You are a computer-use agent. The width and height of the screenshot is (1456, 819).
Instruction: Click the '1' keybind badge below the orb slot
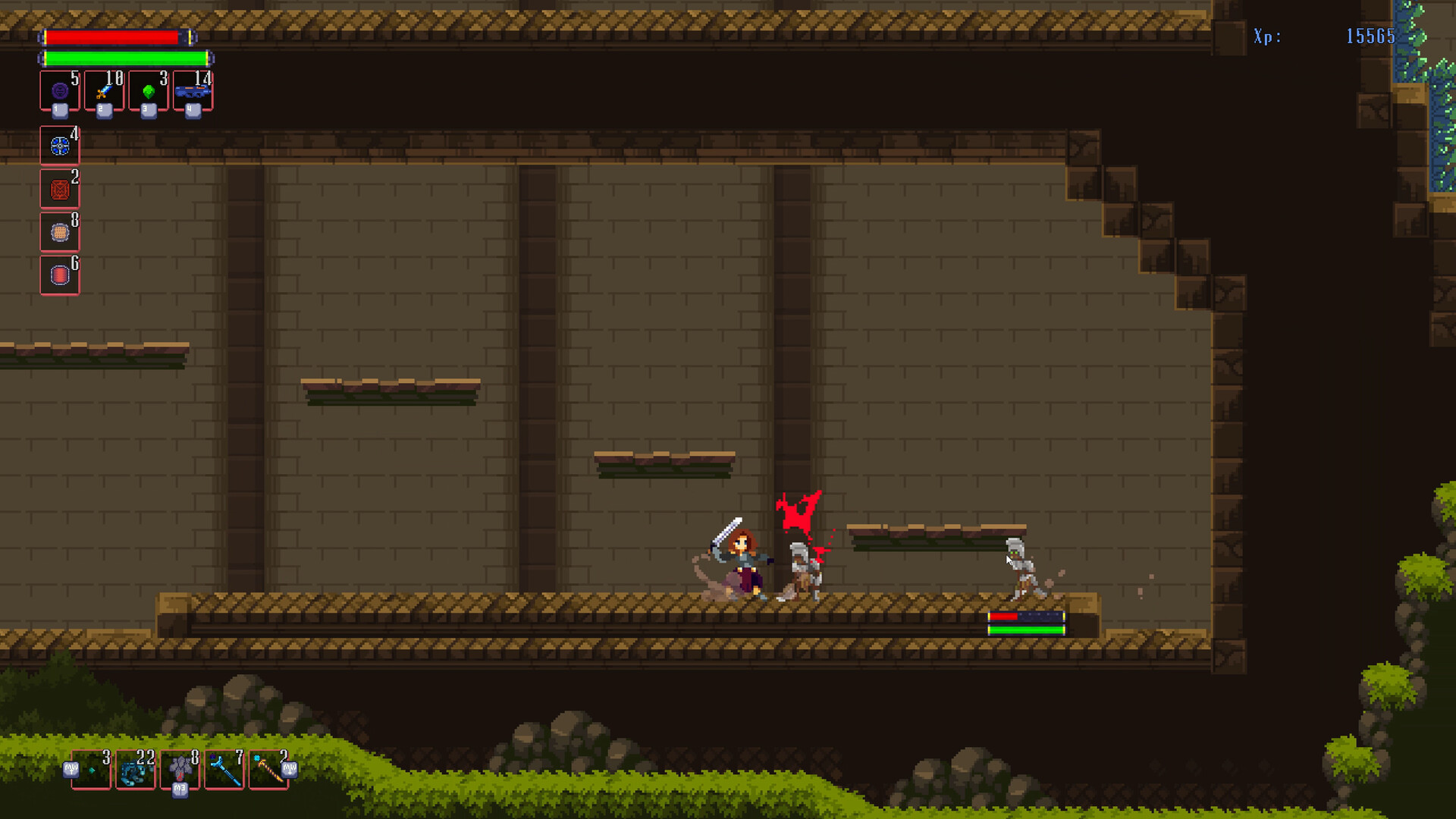(60, 109)
